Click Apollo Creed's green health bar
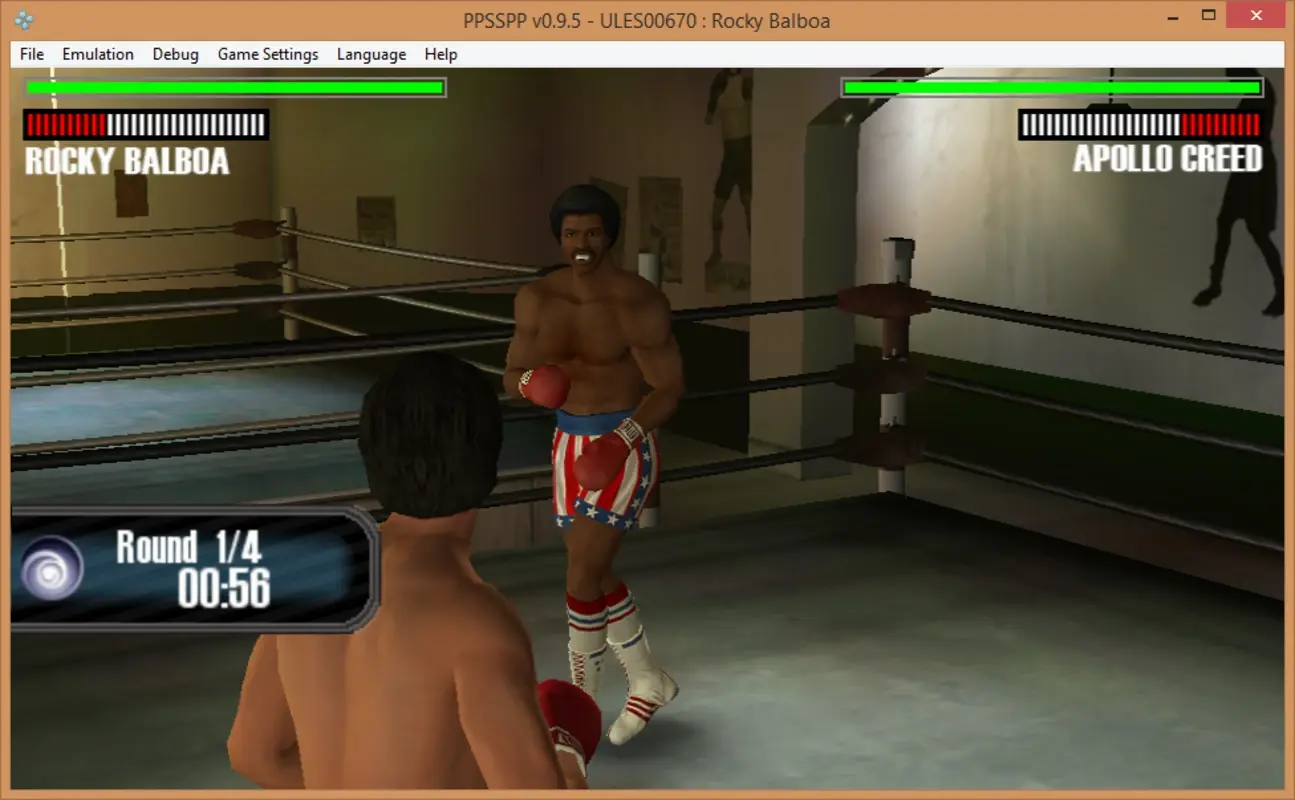This screenshot has width=1295, height=800. point(1050,87)
